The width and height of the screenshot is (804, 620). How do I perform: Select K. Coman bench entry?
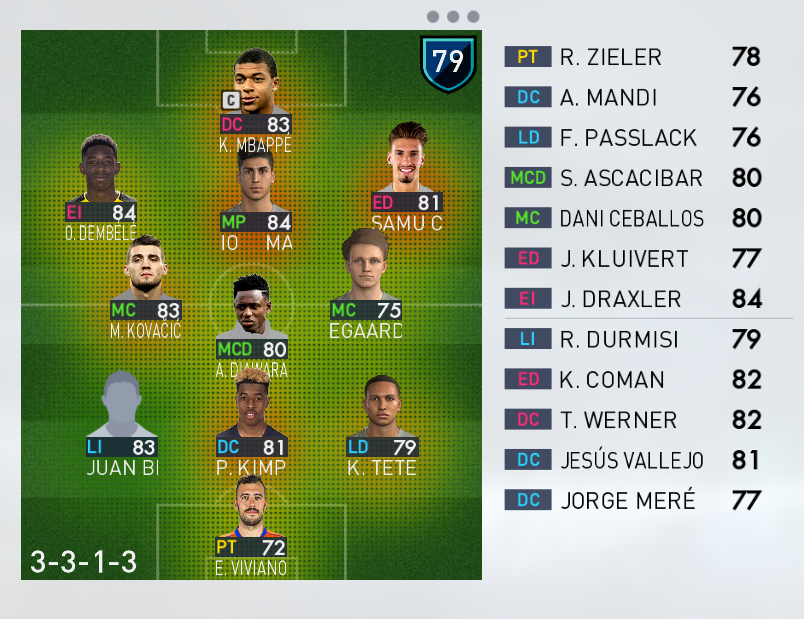pyautogui.click(x=635, y=379)
